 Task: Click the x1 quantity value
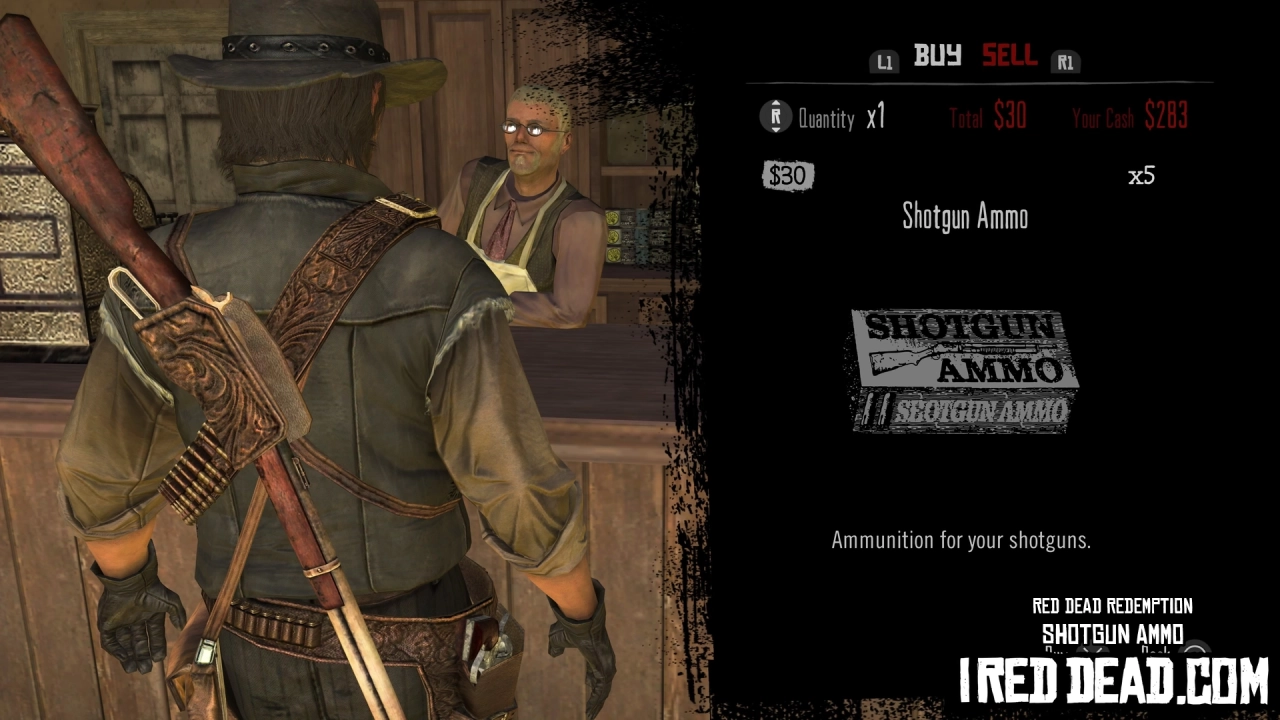pos(877,116)
